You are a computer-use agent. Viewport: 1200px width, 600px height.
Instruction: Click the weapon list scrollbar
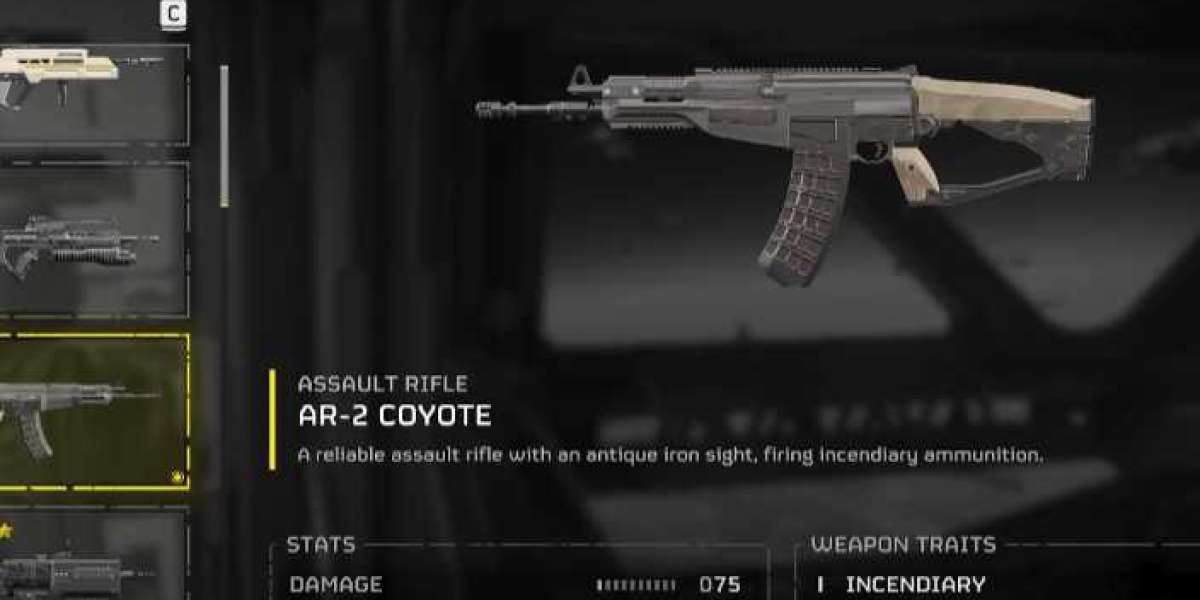pyautogui.click(x=224, y=136)
